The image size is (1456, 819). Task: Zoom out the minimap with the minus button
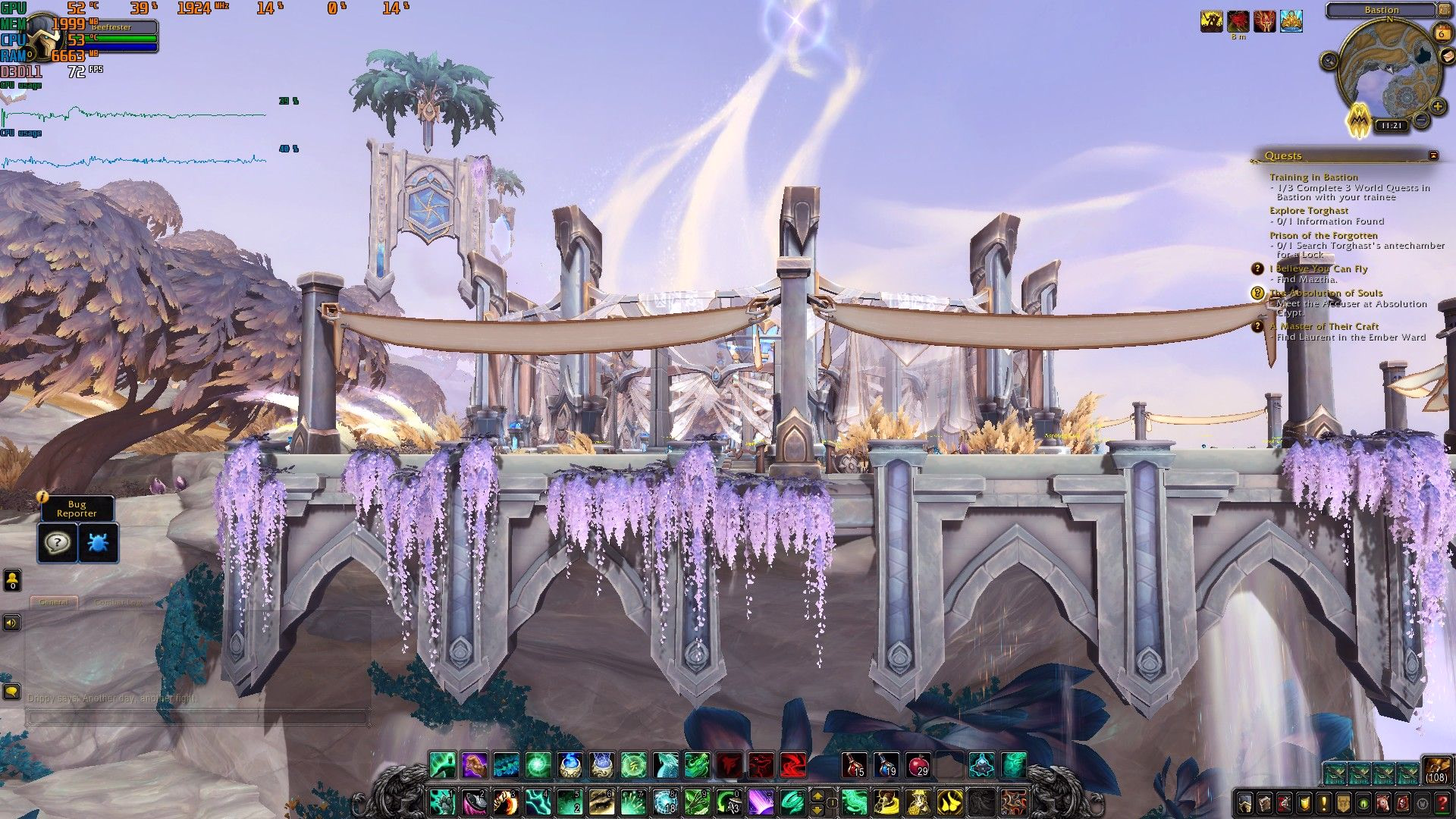coord(1421,121)
